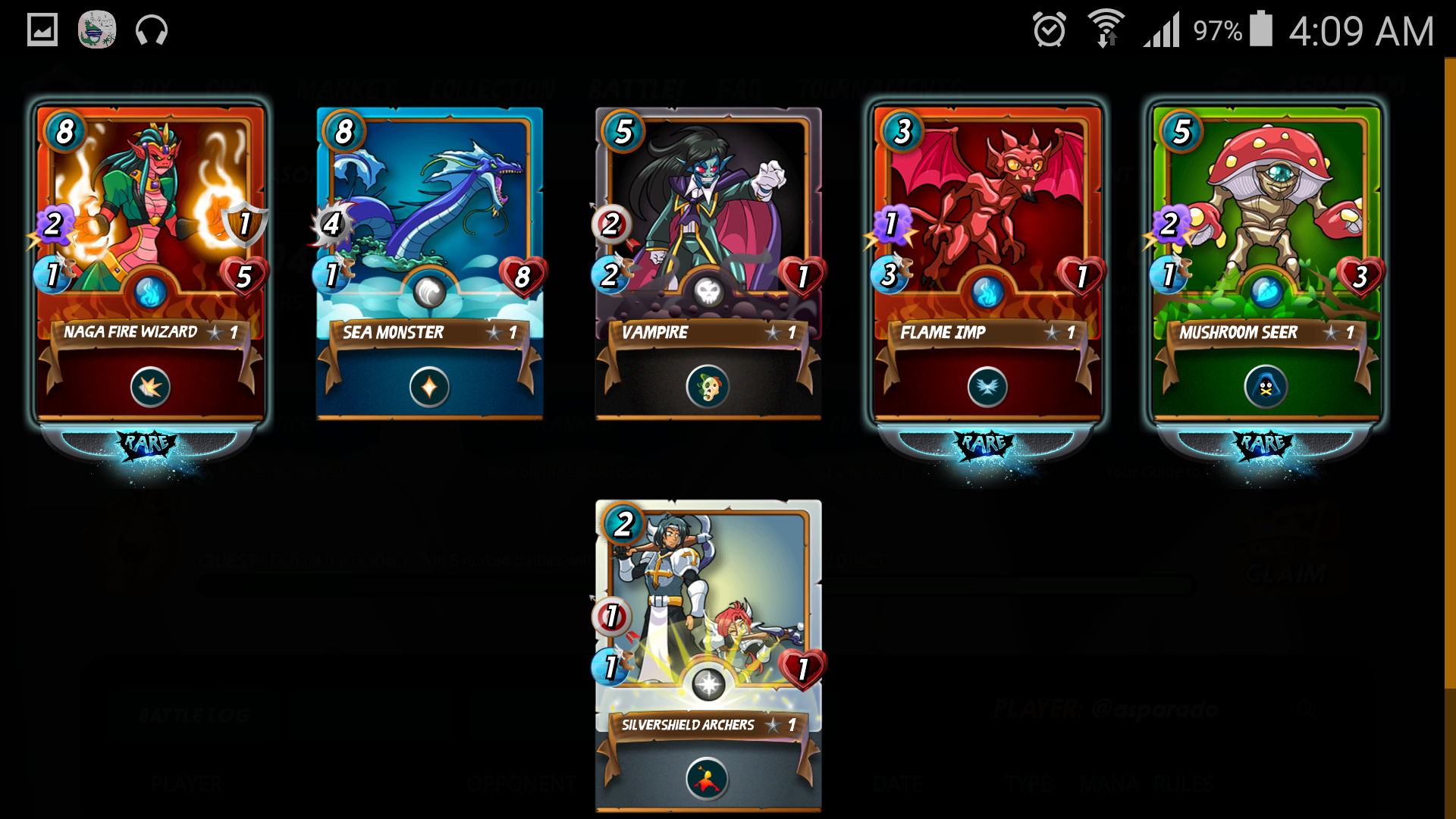Tap the Sea Monster heal ability icon
This screenshot has width=1456, height=819.
(x=429, y=388)
